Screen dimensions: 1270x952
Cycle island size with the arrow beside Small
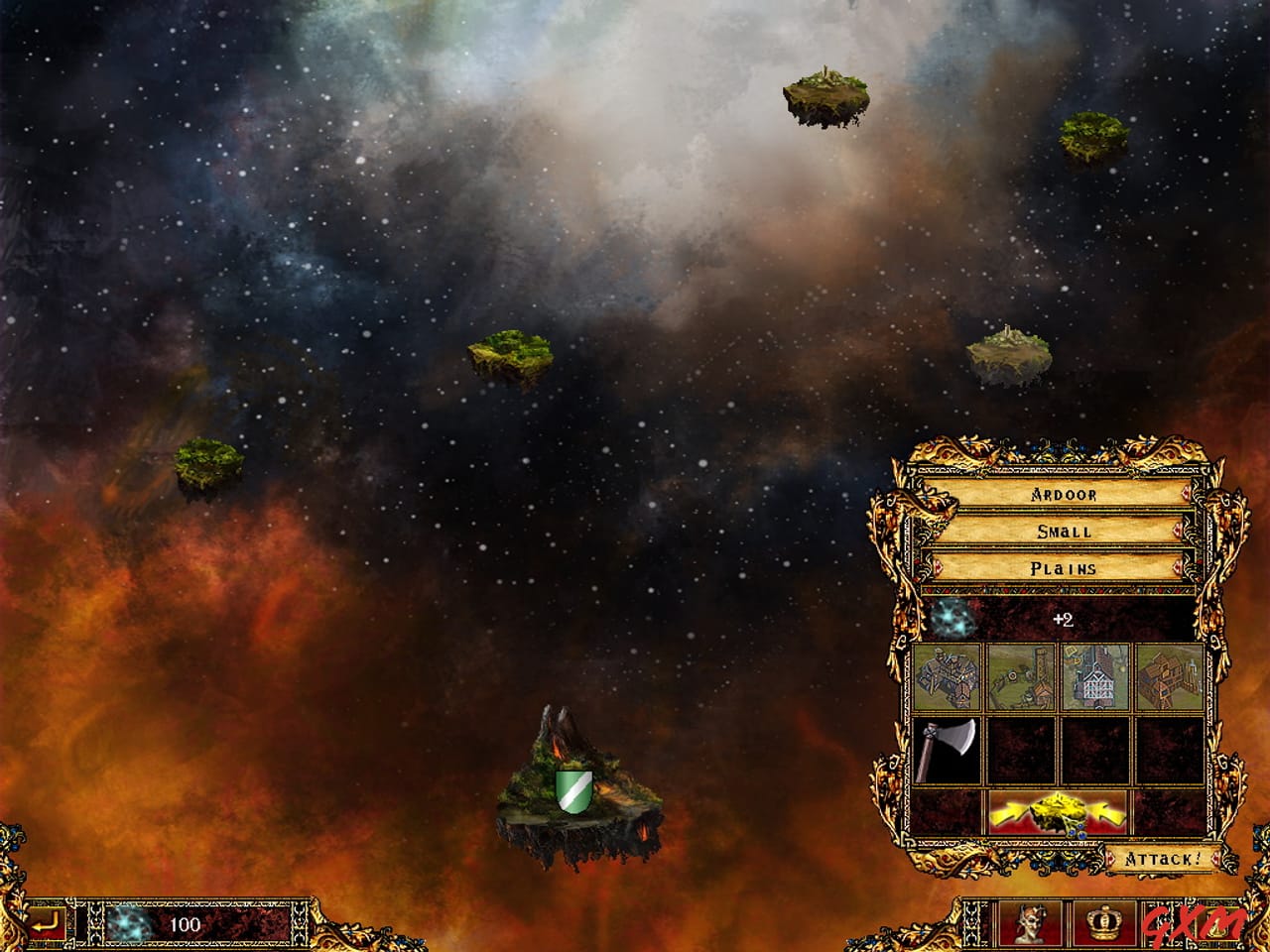point(1177,529)
